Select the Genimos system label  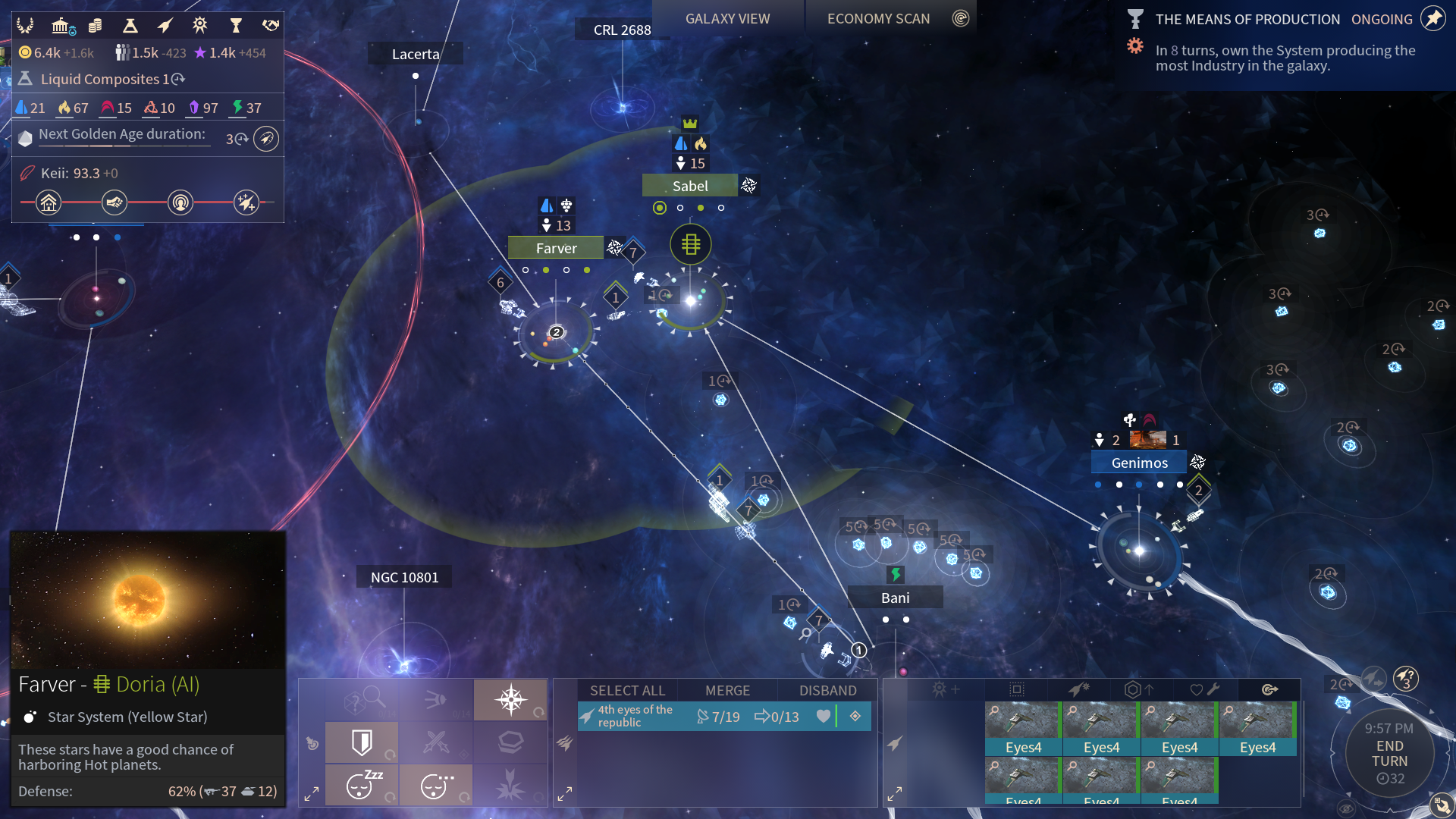point(1139,463)
